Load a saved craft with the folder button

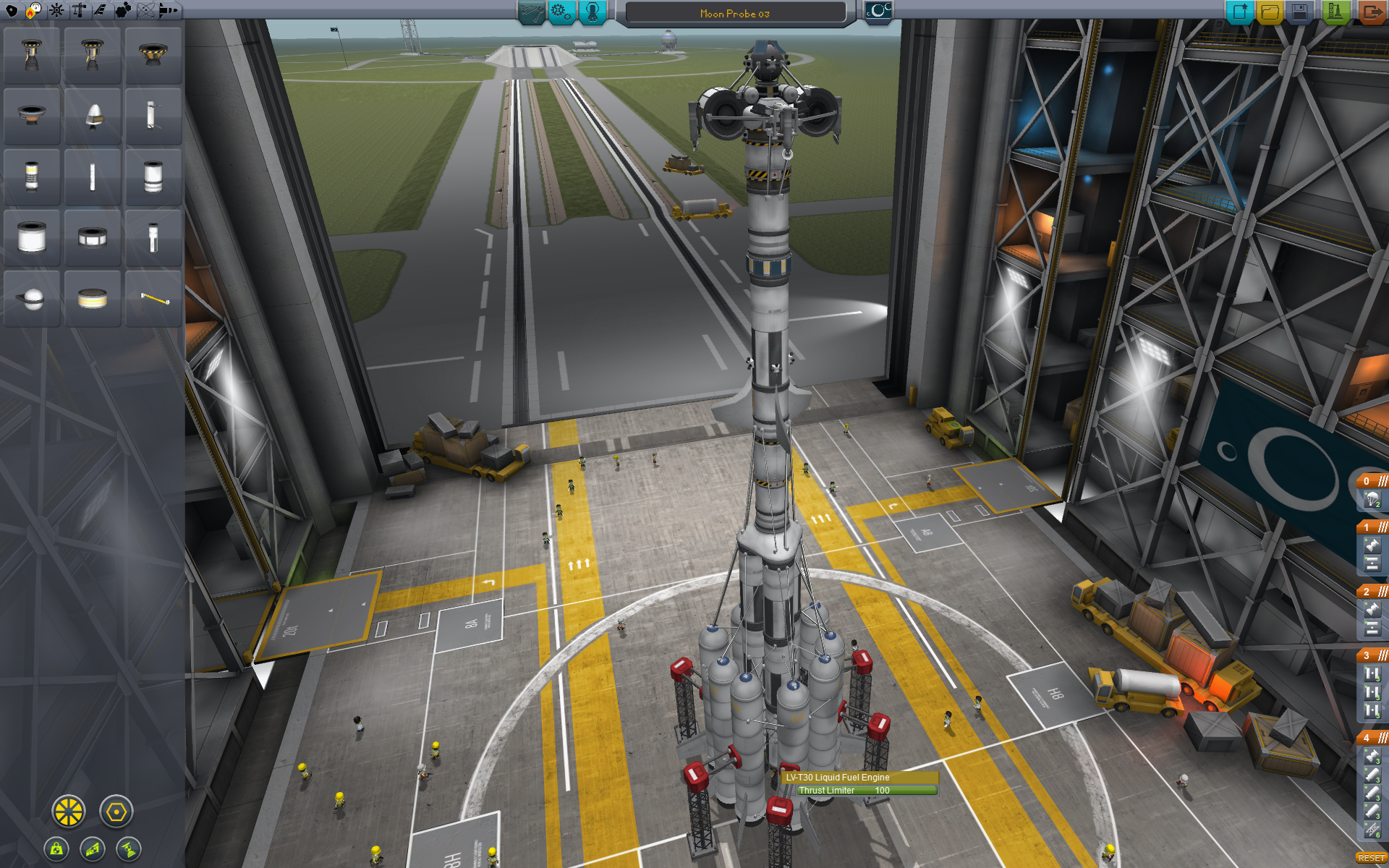pyautogui.click(x=1270, y=12)
